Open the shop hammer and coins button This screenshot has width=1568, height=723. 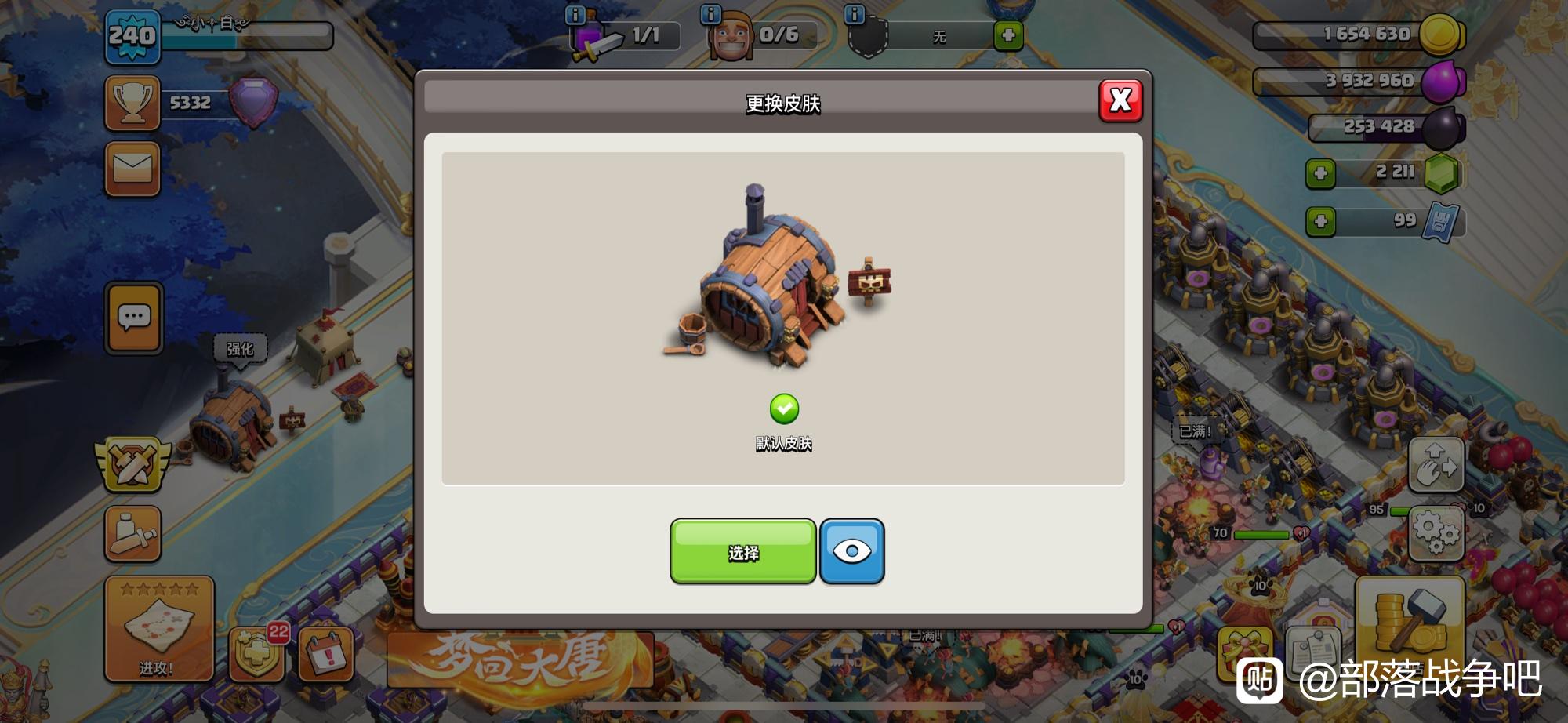1410,621
